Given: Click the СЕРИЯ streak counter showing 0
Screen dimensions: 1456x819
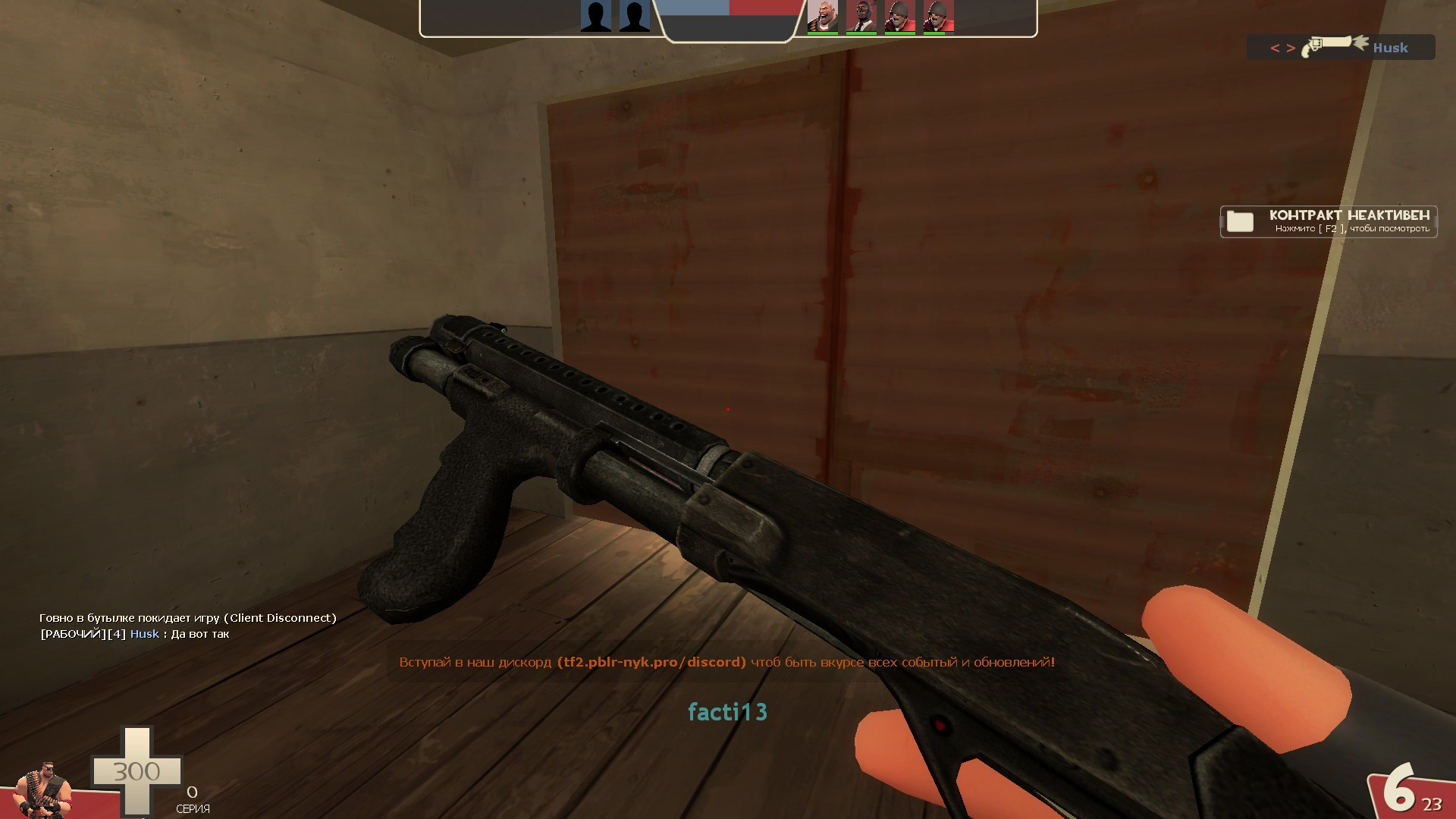Looking at the screenshot, I should click(x=193, y=799).
